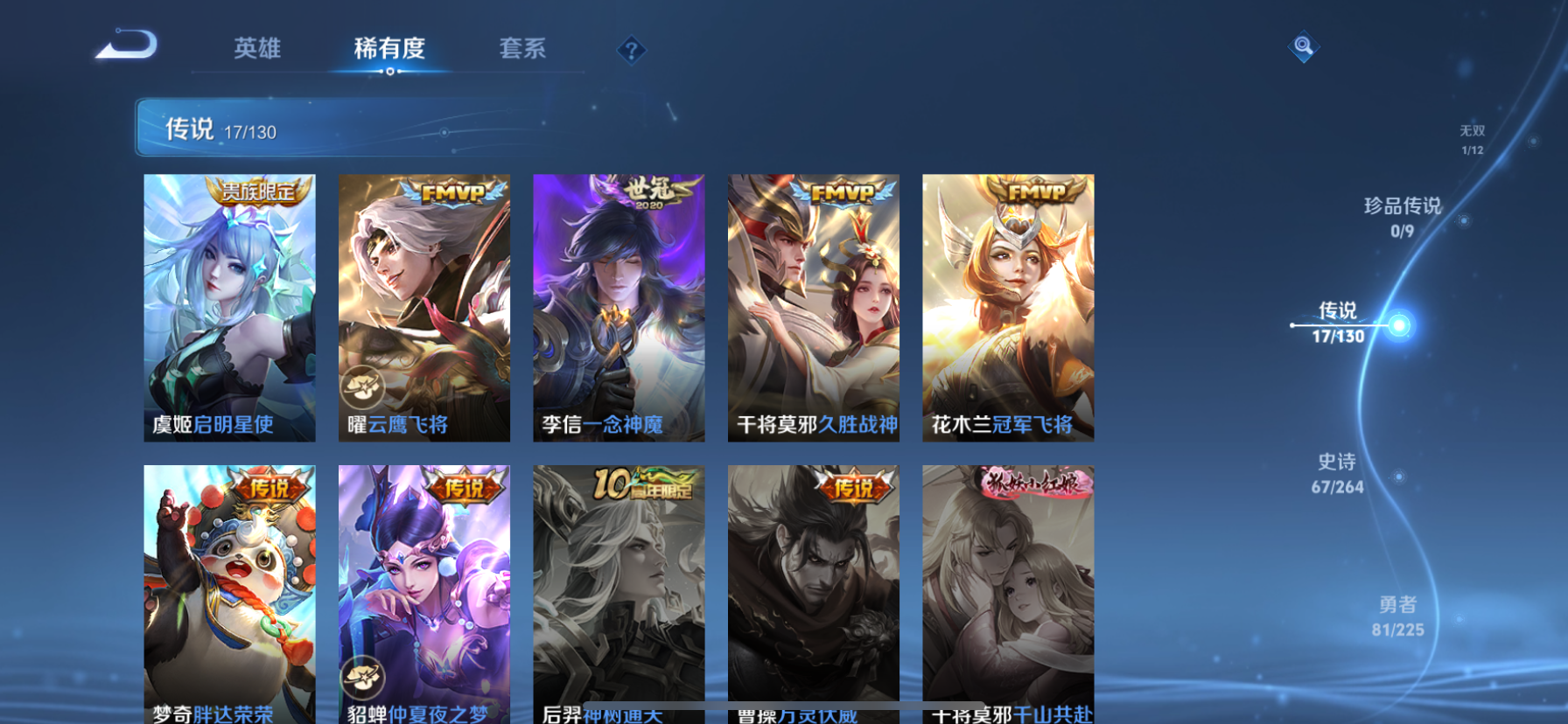This screenshot has width=1568, height=724.
Task: Click the back arrow logo top left
Action: 125,44
